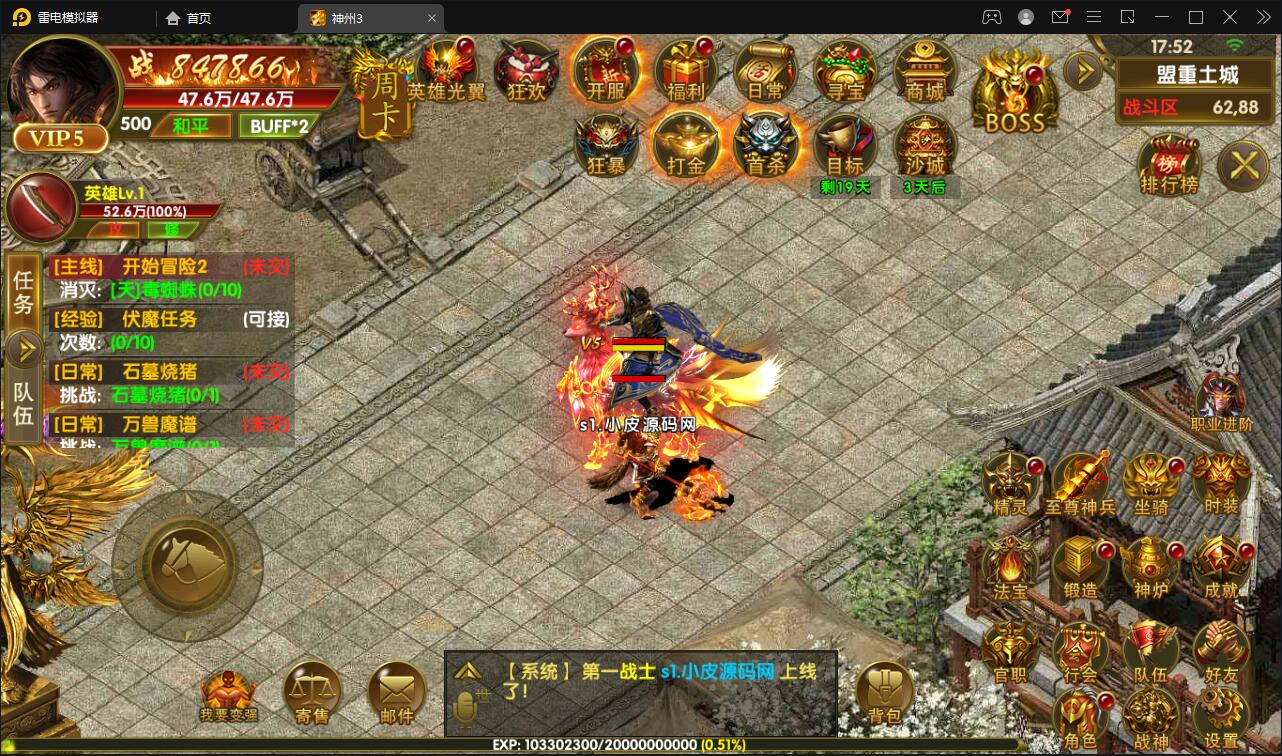This screenshot has height=756, width=1282.
Task: Open the 背包 backpack
Action: (x=884, y=691)
